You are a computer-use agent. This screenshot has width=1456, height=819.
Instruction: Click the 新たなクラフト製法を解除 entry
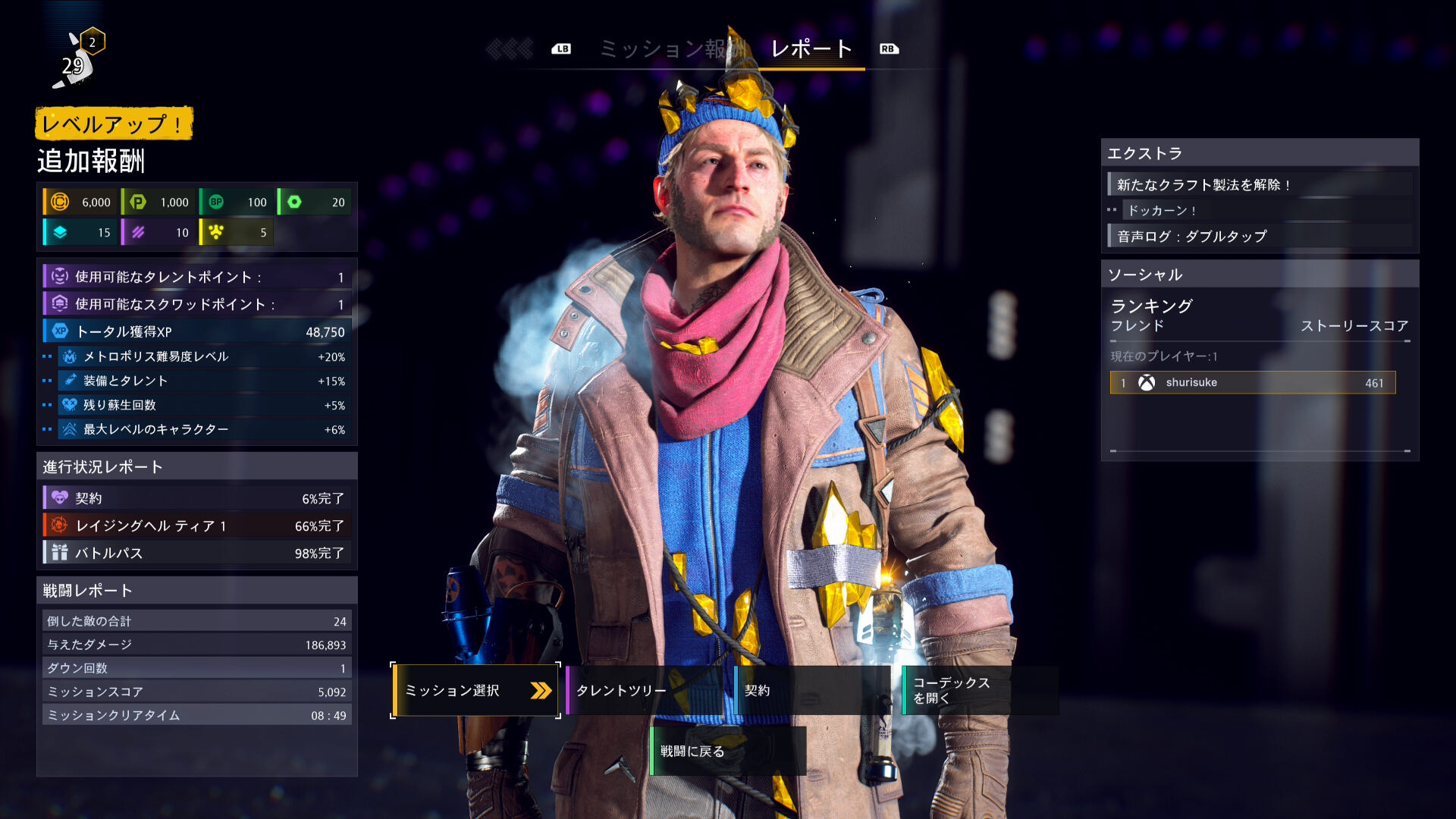tap(1259, 185)
